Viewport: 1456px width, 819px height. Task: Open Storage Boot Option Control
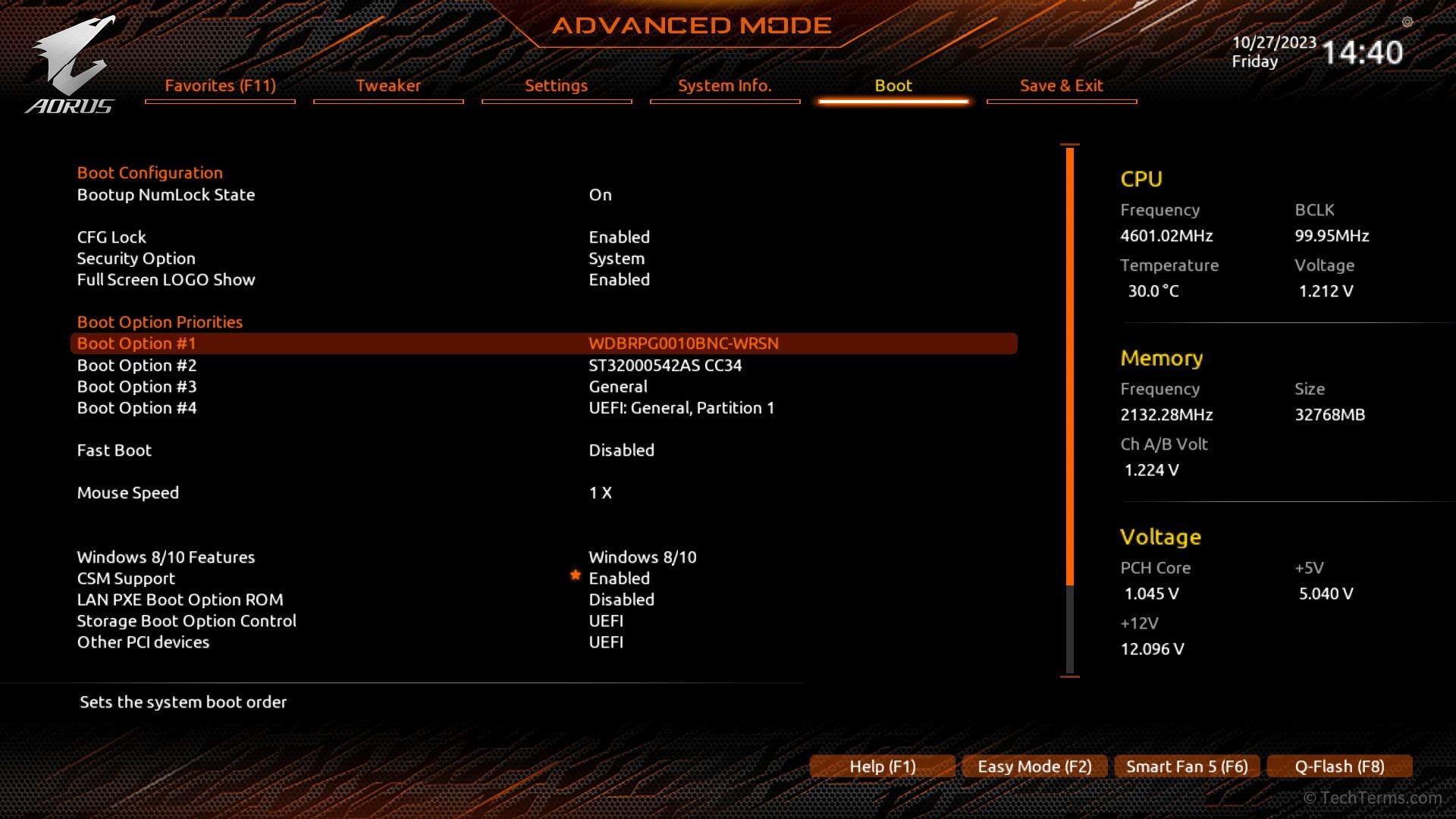[x=186, y=621]
